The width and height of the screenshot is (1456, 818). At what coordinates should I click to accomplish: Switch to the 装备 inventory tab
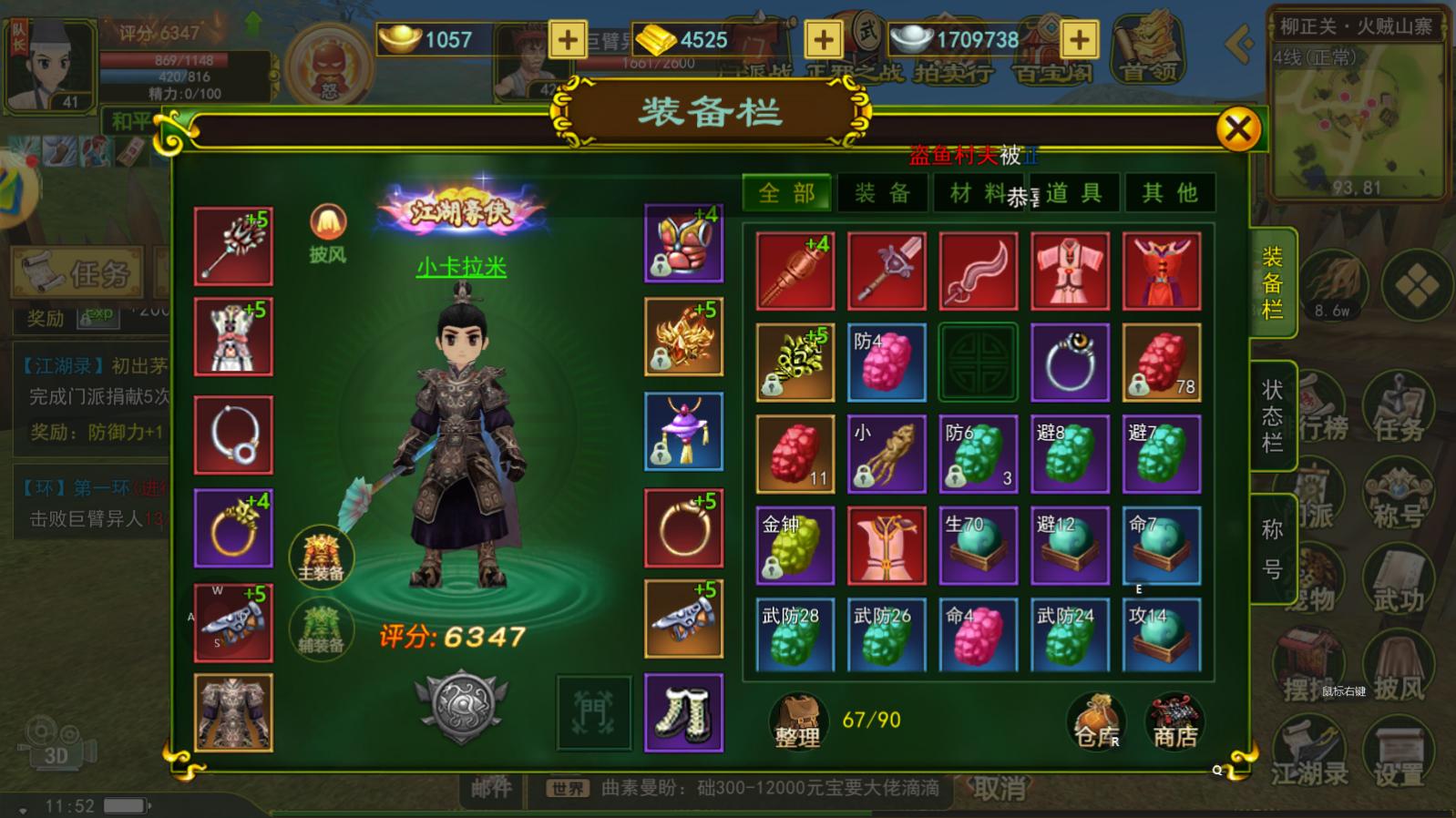pos(882,193)
